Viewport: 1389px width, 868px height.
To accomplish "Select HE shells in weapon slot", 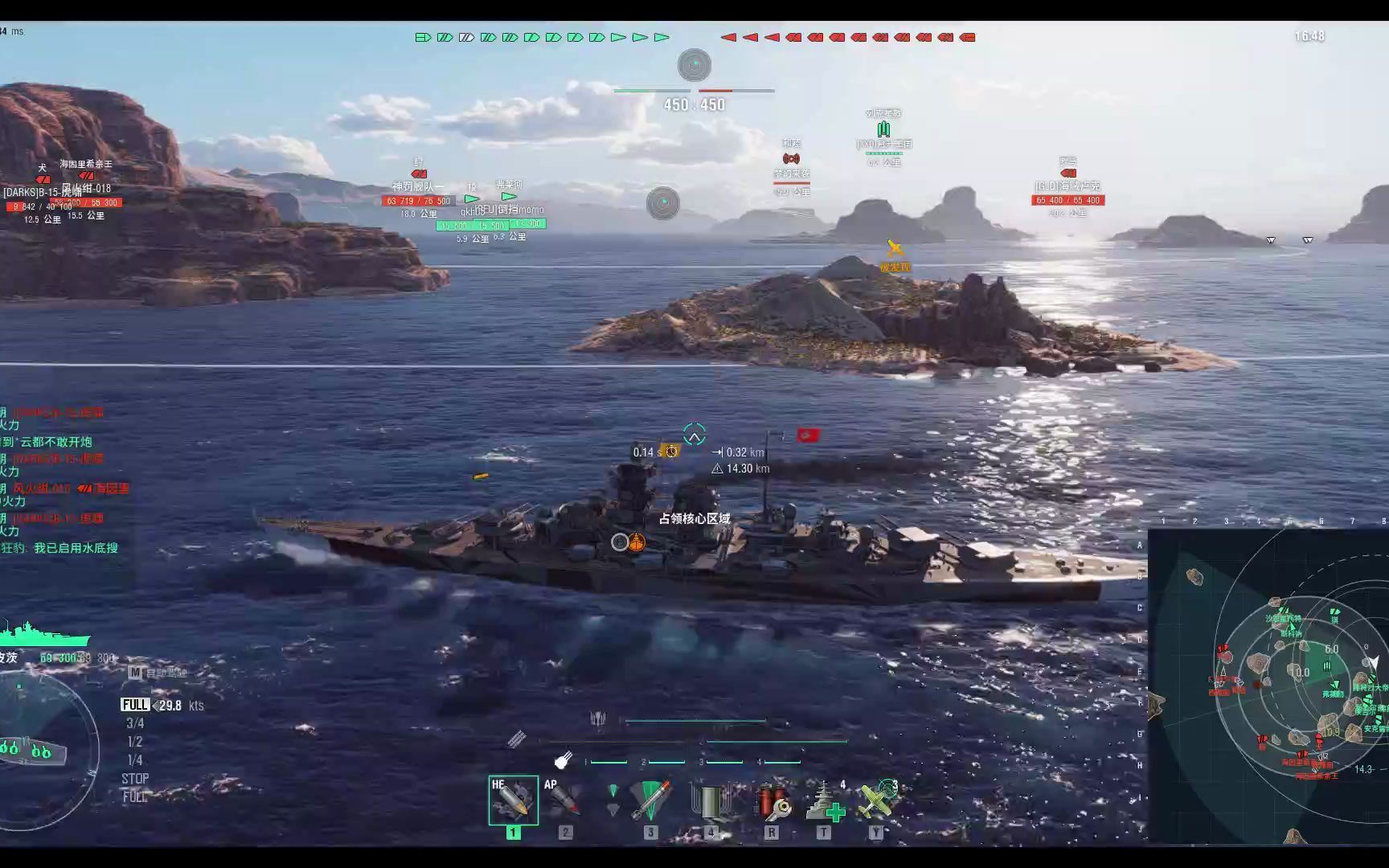I will [x=513, y=800].
